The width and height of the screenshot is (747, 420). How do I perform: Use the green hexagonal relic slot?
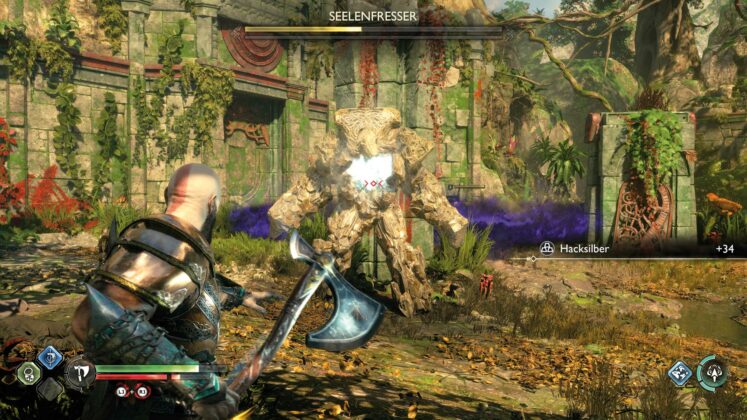tap(29, 373)
